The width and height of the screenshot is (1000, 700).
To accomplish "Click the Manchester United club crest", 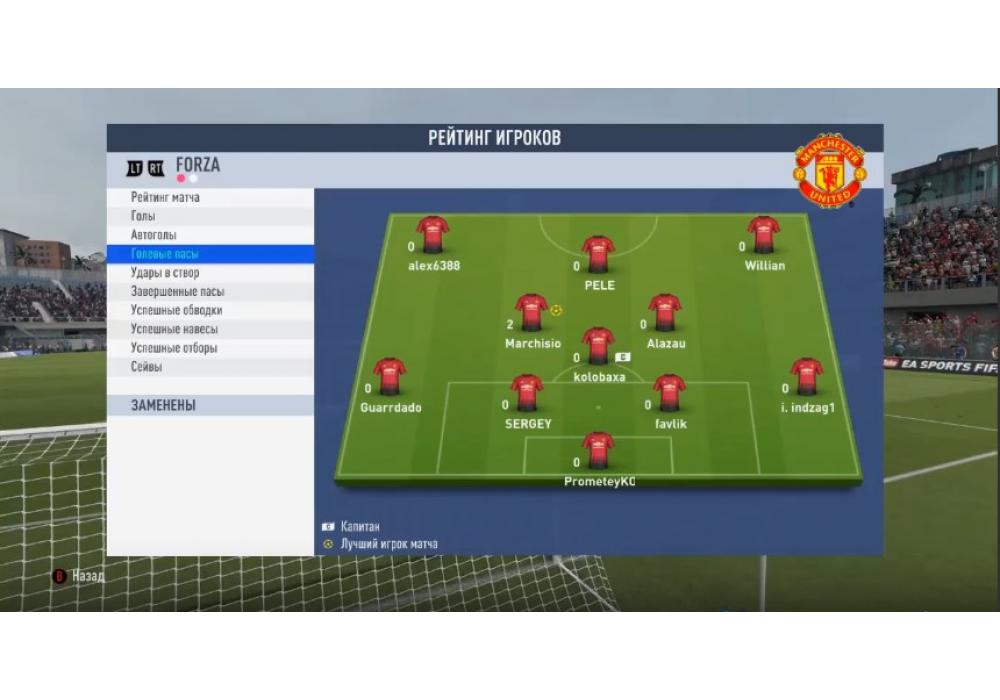I will tap(829, 170).
